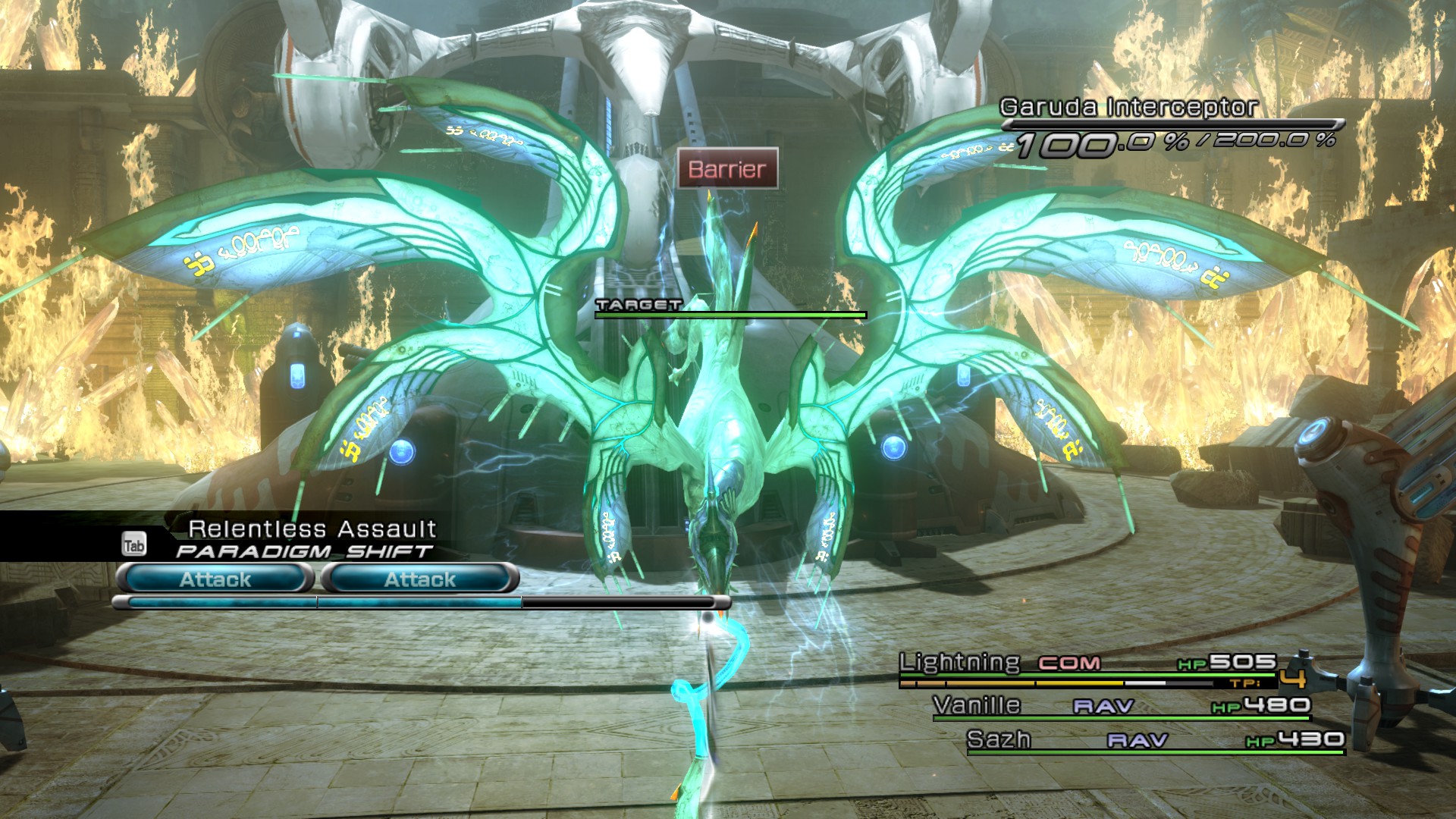This screenshot has width=1456, height=819.
Task: Select Vanille in the party list
Action: tap(977, 705)
